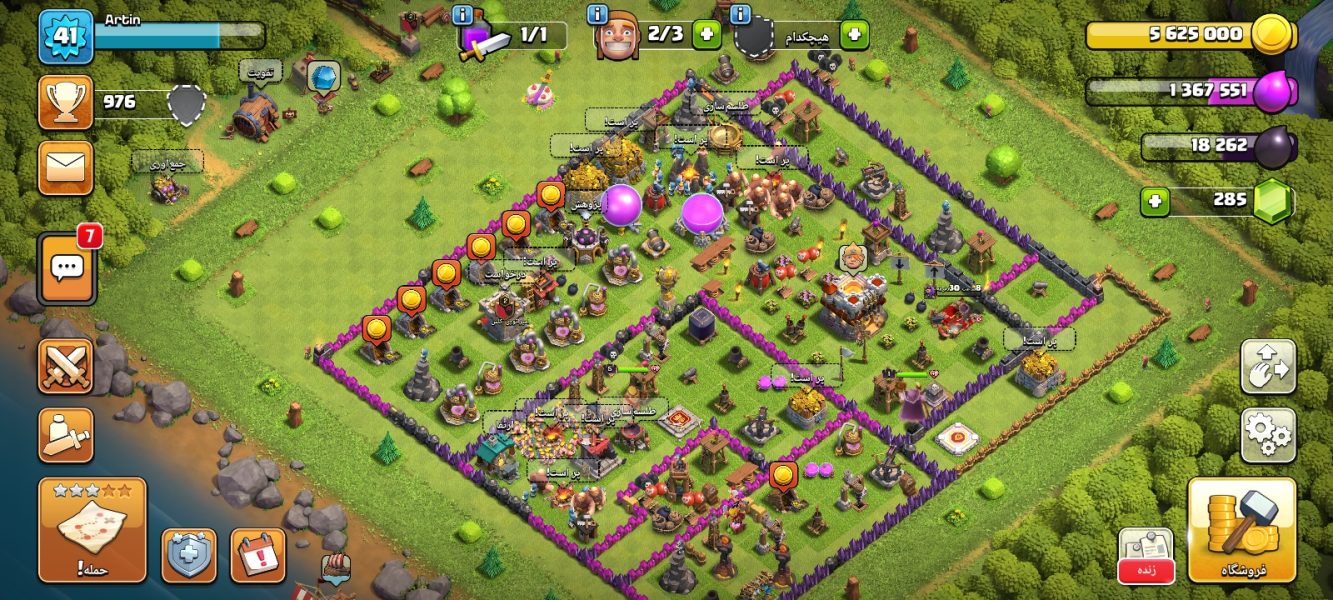Open the shield protection button

[x=189, y=555]
